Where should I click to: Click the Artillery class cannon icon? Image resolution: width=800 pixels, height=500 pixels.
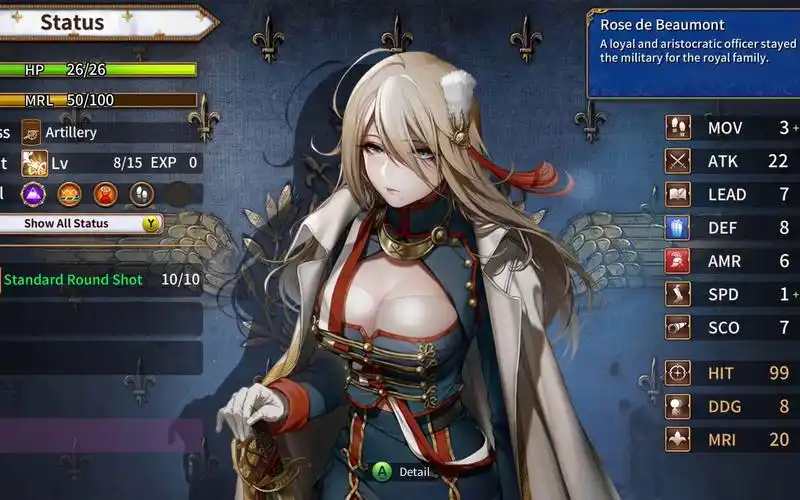click(33, 132)
